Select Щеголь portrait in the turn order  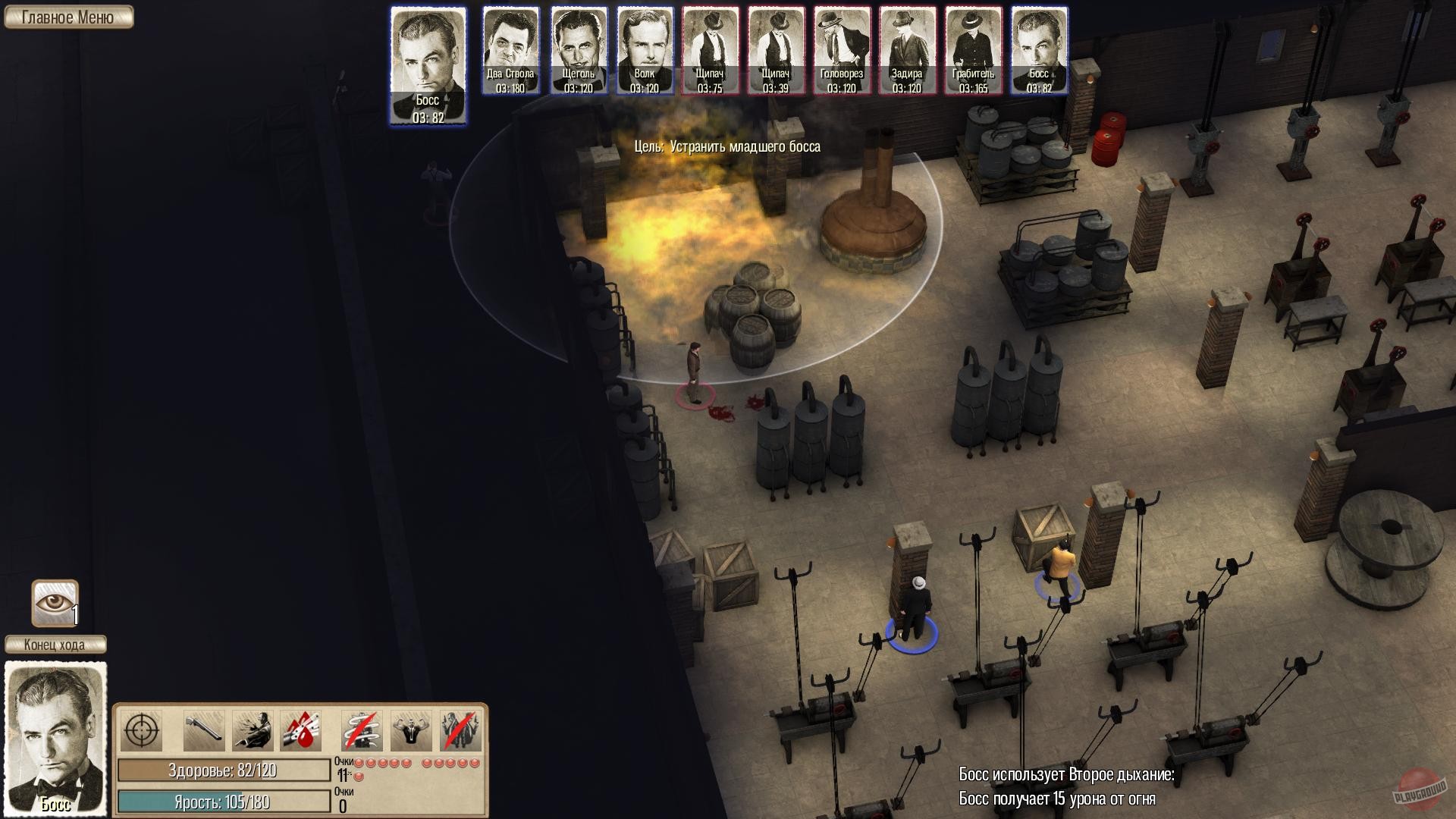point(579,51)
